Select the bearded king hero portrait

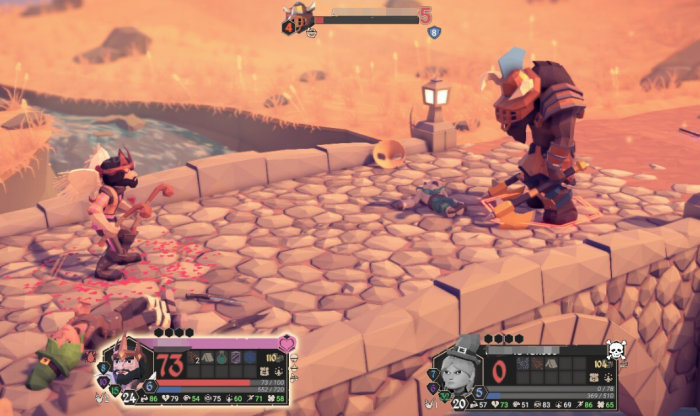pyautogui.click(x=128, y=364)
